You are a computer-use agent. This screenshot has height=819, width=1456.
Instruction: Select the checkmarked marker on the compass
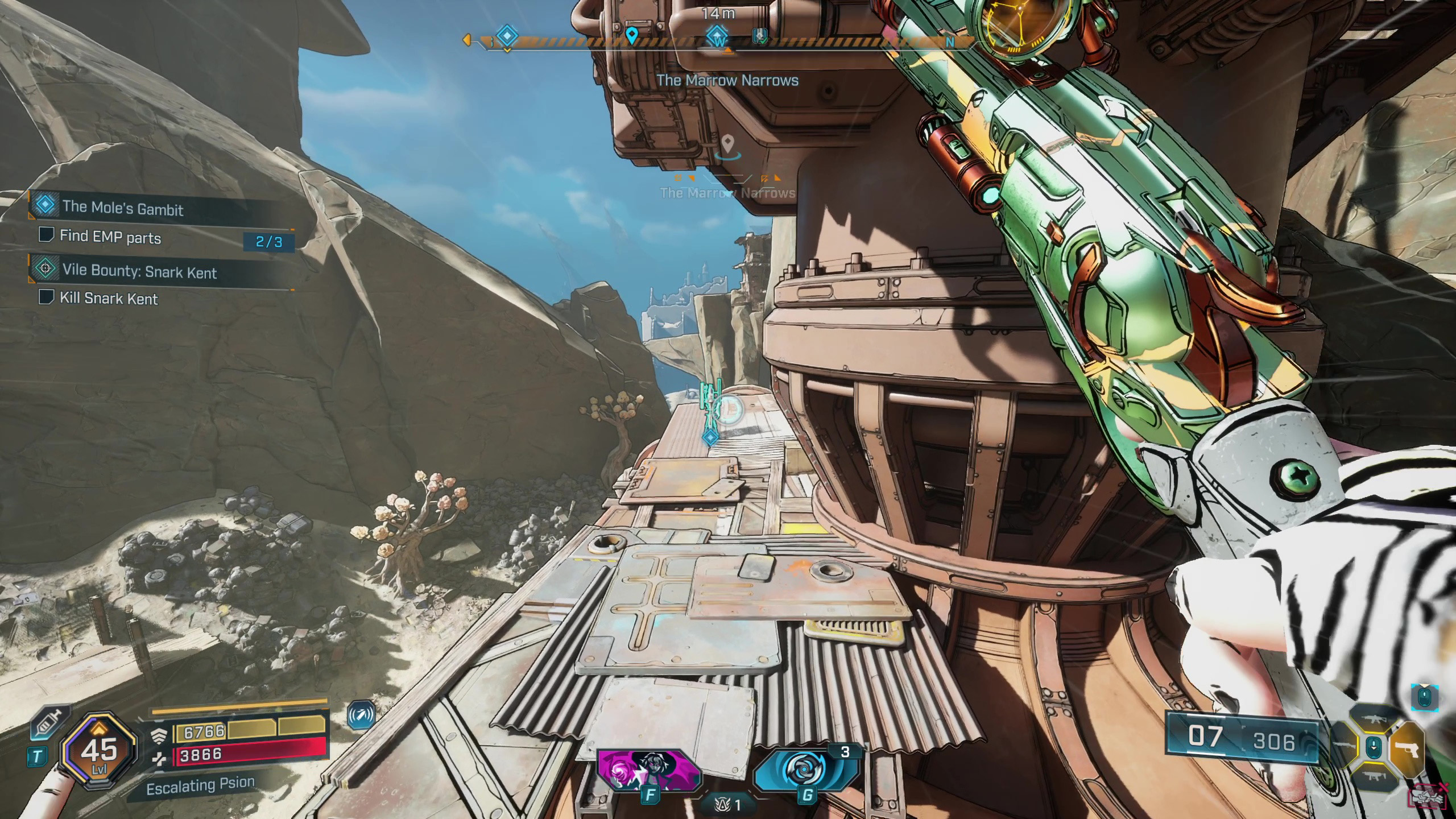click(760, 36)
